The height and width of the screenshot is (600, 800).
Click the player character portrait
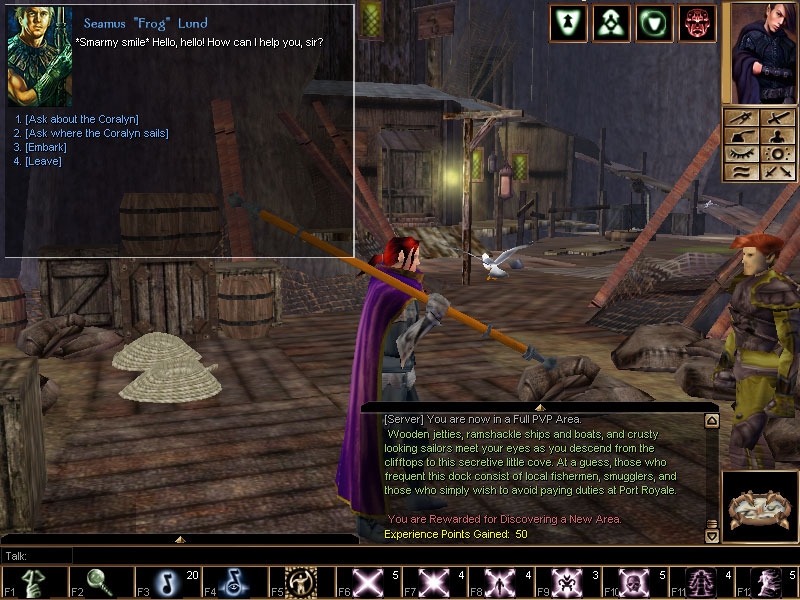pyautogui.click(x=759, y=53)
